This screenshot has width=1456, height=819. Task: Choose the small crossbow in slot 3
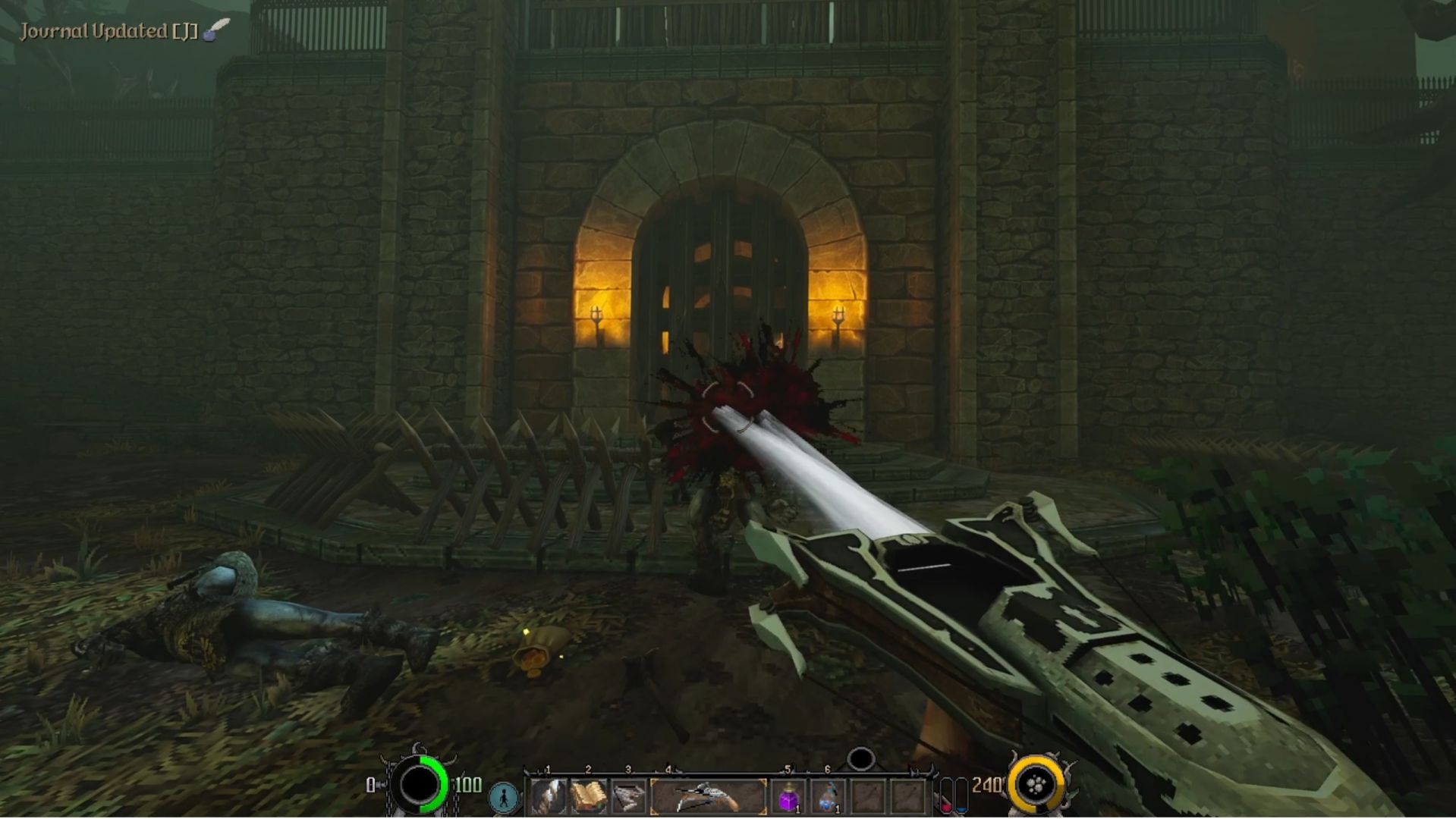point(628,797)
